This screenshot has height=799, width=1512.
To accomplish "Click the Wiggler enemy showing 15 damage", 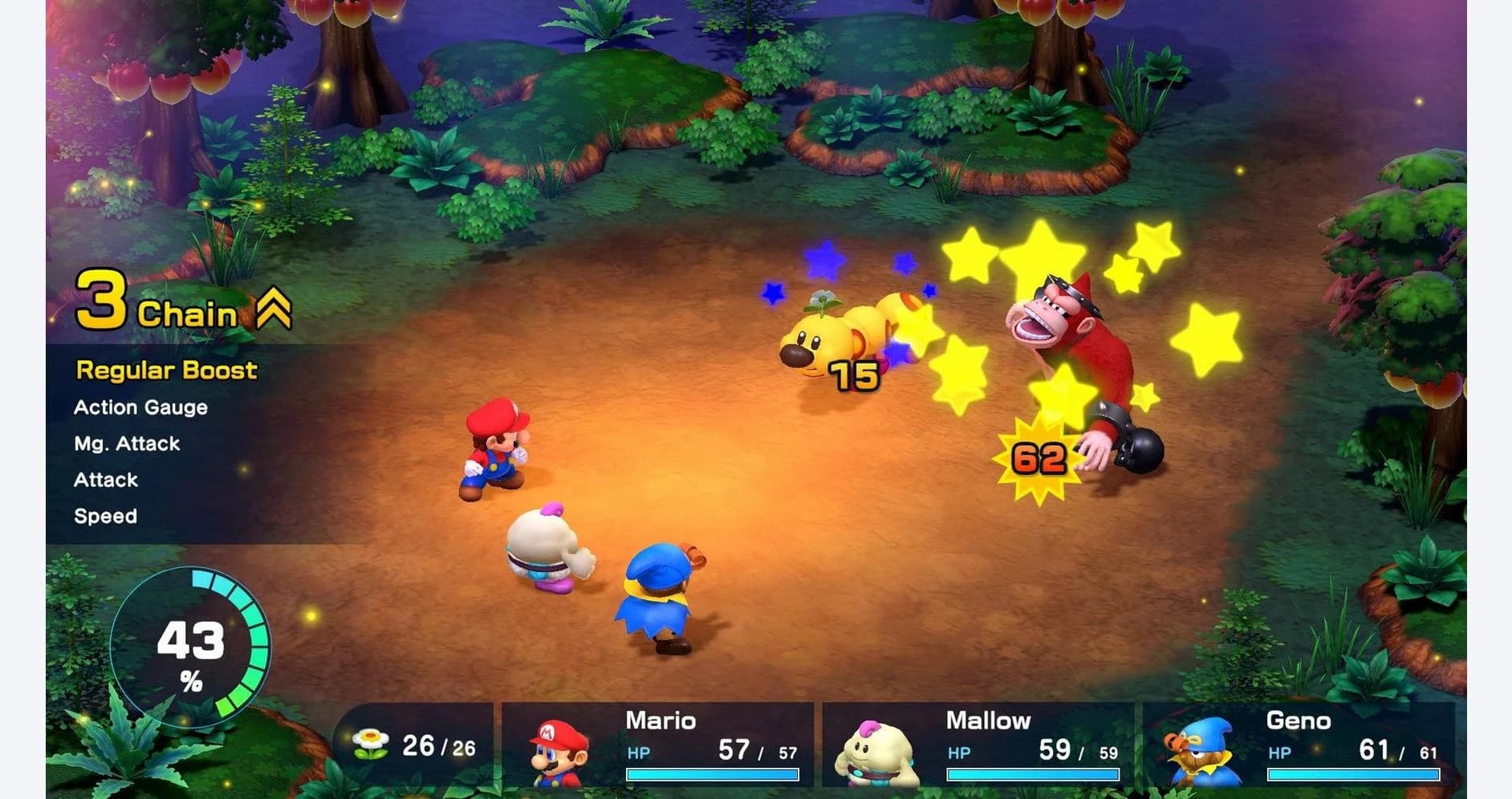I will point(843,337).
